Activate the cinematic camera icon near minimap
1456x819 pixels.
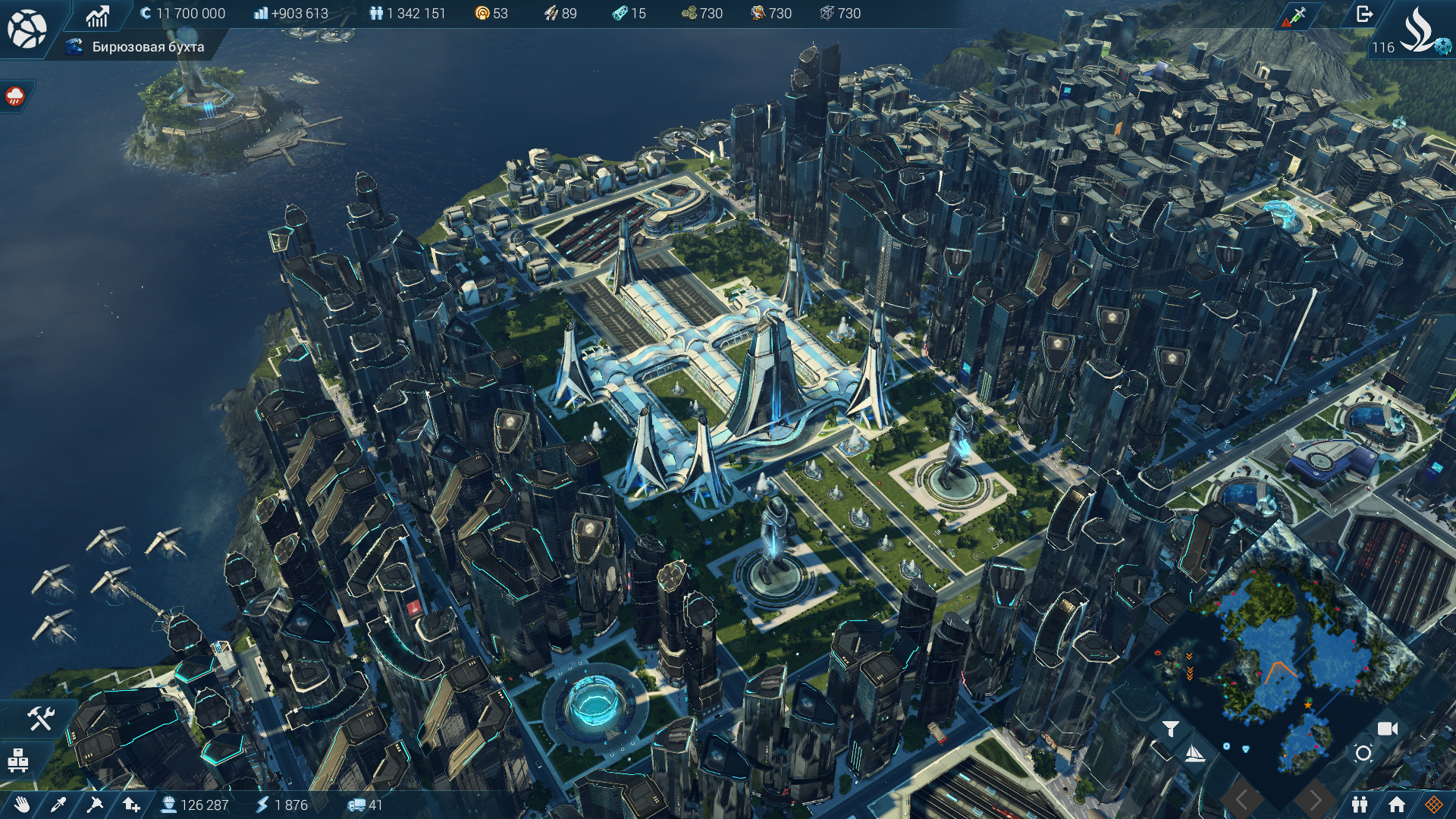pos(1388,728)
